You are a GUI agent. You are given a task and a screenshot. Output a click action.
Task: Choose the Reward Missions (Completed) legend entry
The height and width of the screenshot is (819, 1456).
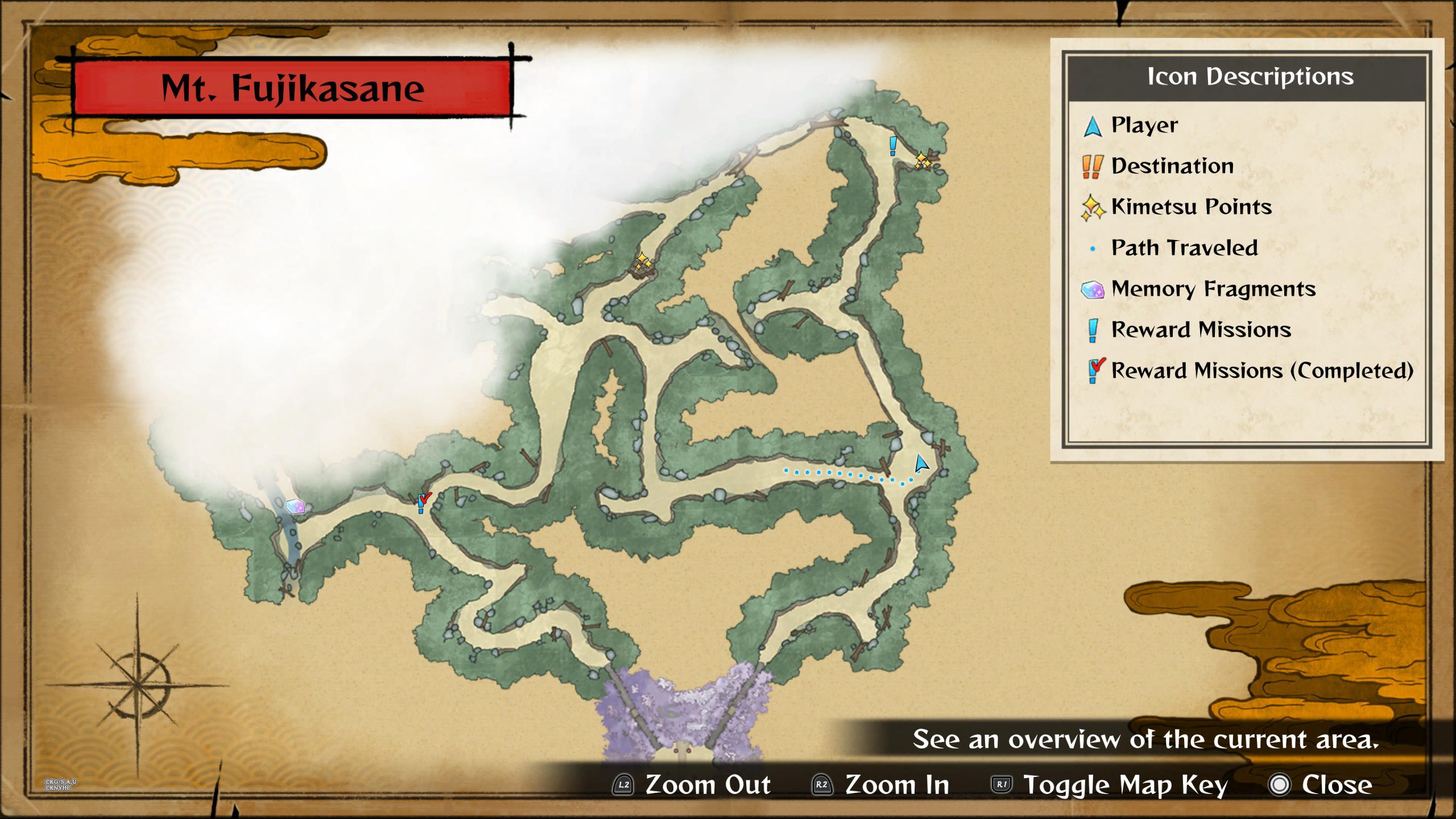[1261, 371]
